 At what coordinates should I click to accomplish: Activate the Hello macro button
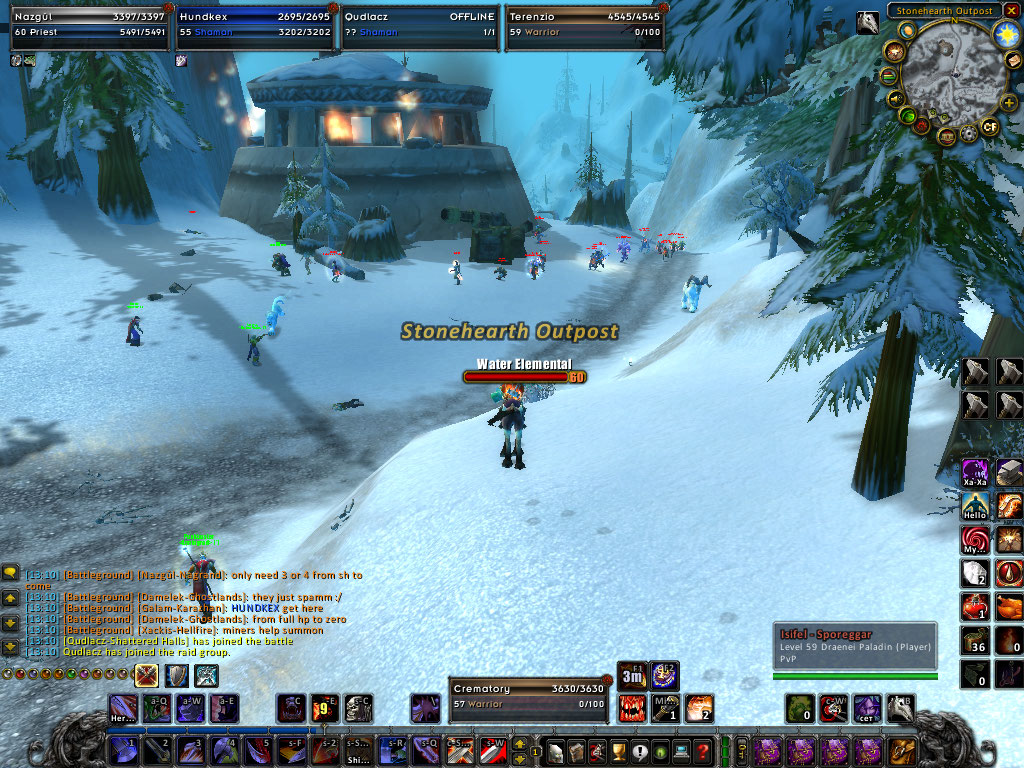(975, 506)
